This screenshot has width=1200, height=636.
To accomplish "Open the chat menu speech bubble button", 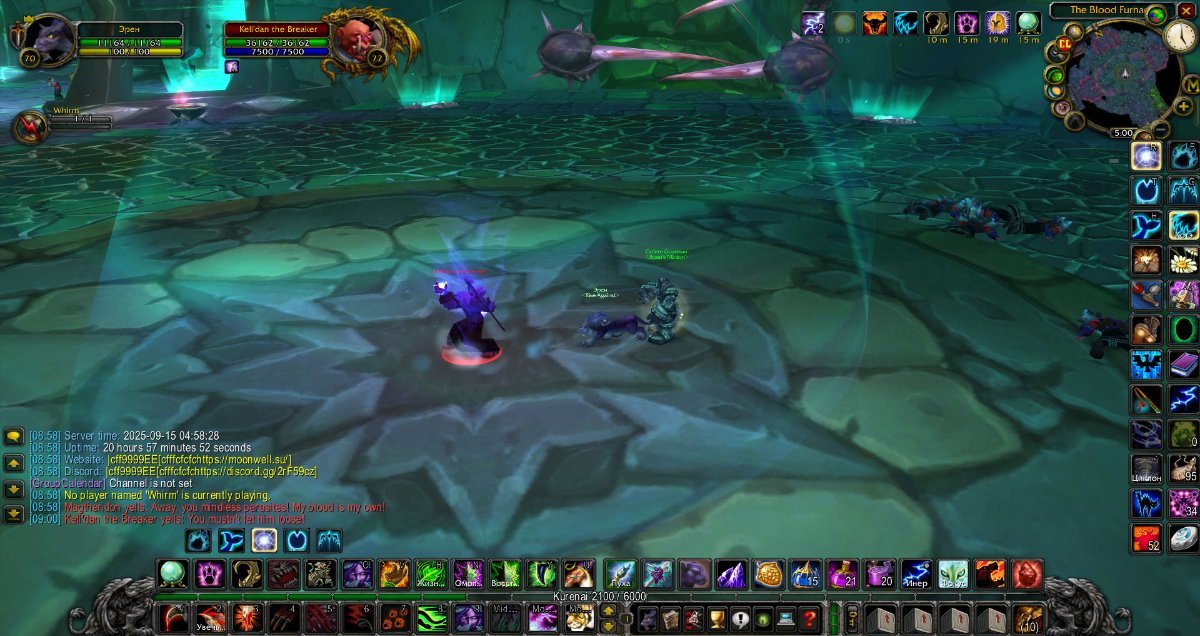I will (14, 437).
